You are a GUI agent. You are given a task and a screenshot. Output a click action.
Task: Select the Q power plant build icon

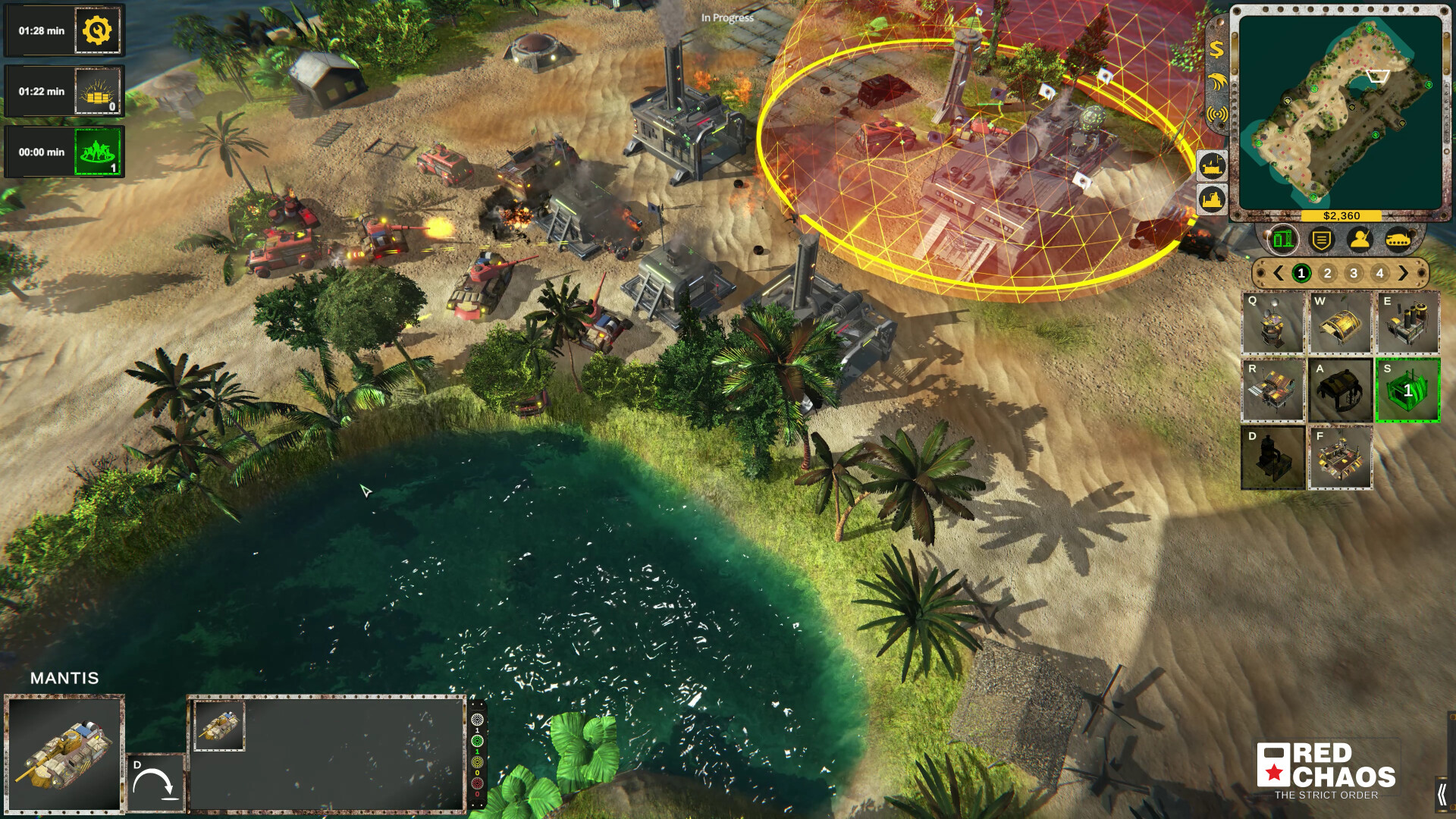tap(1272, 324)
